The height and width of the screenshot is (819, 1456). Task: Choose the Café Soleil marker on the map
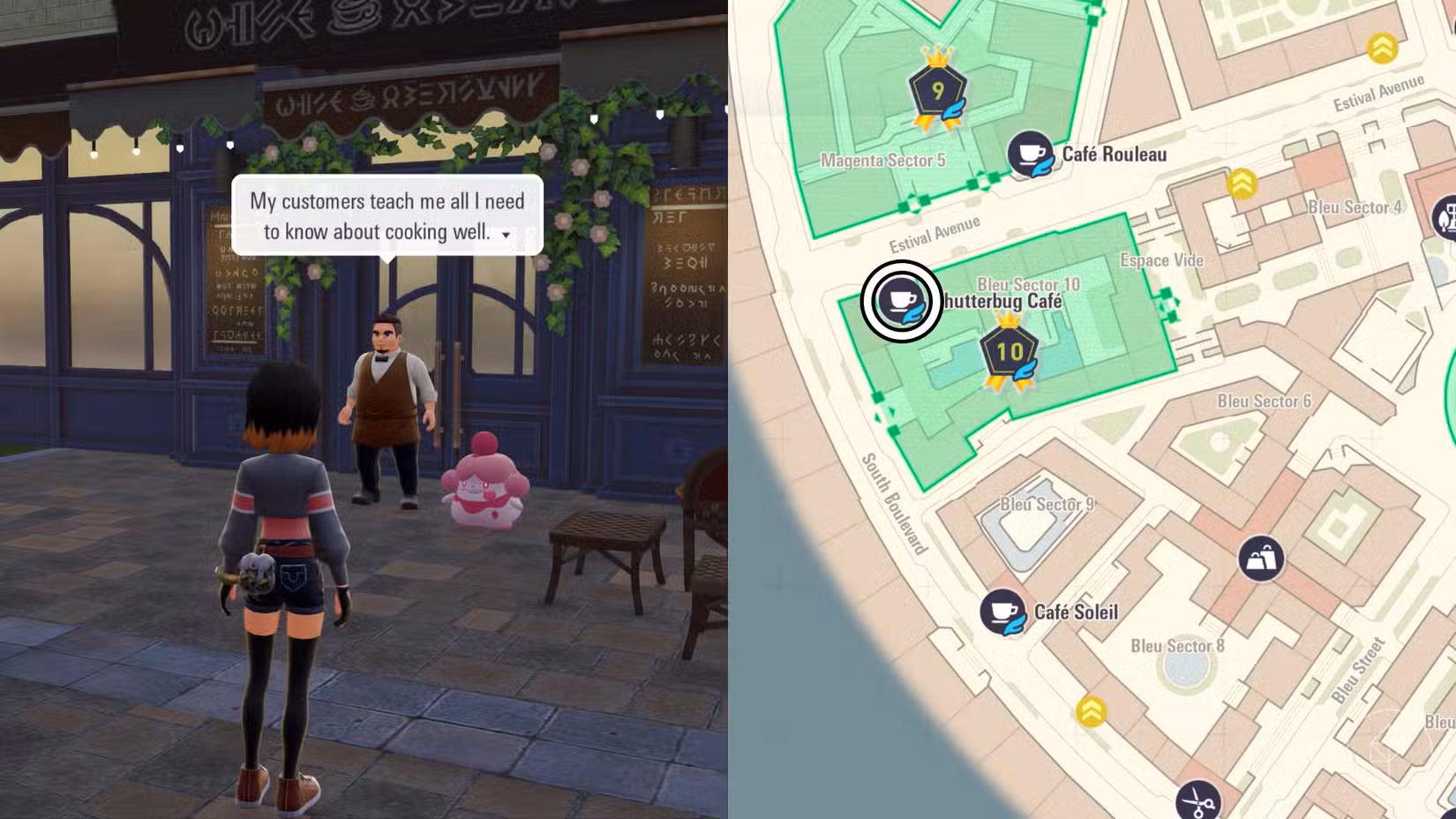tap(1002, 611)
